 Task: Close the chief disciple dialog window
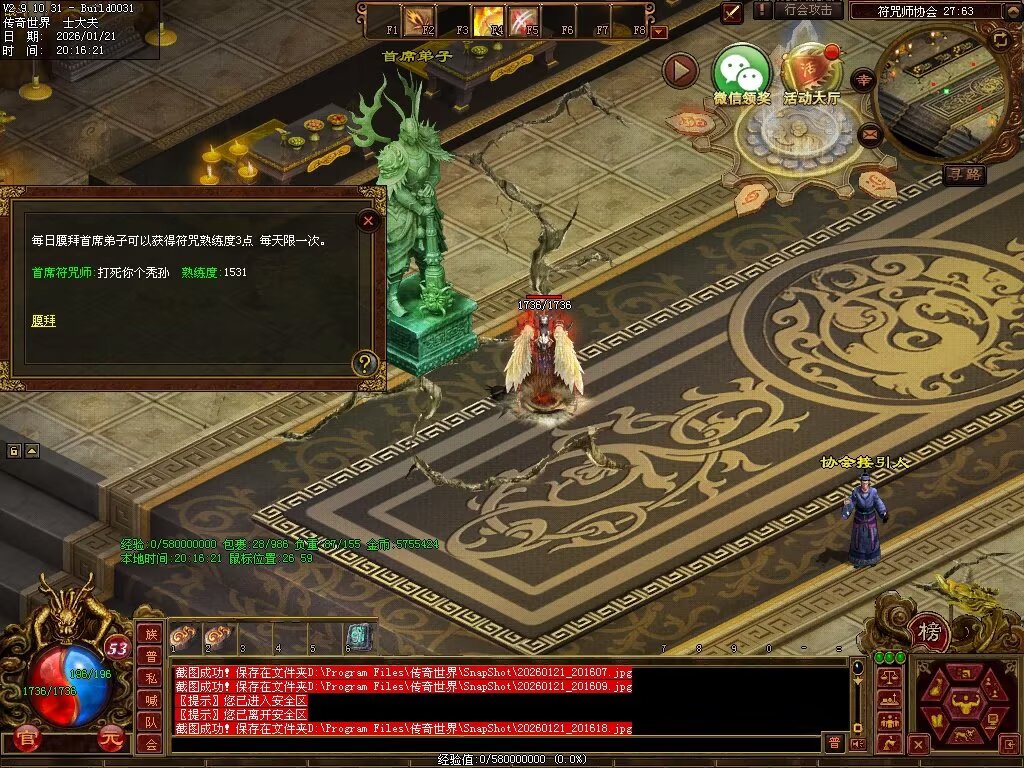(369, 220)
